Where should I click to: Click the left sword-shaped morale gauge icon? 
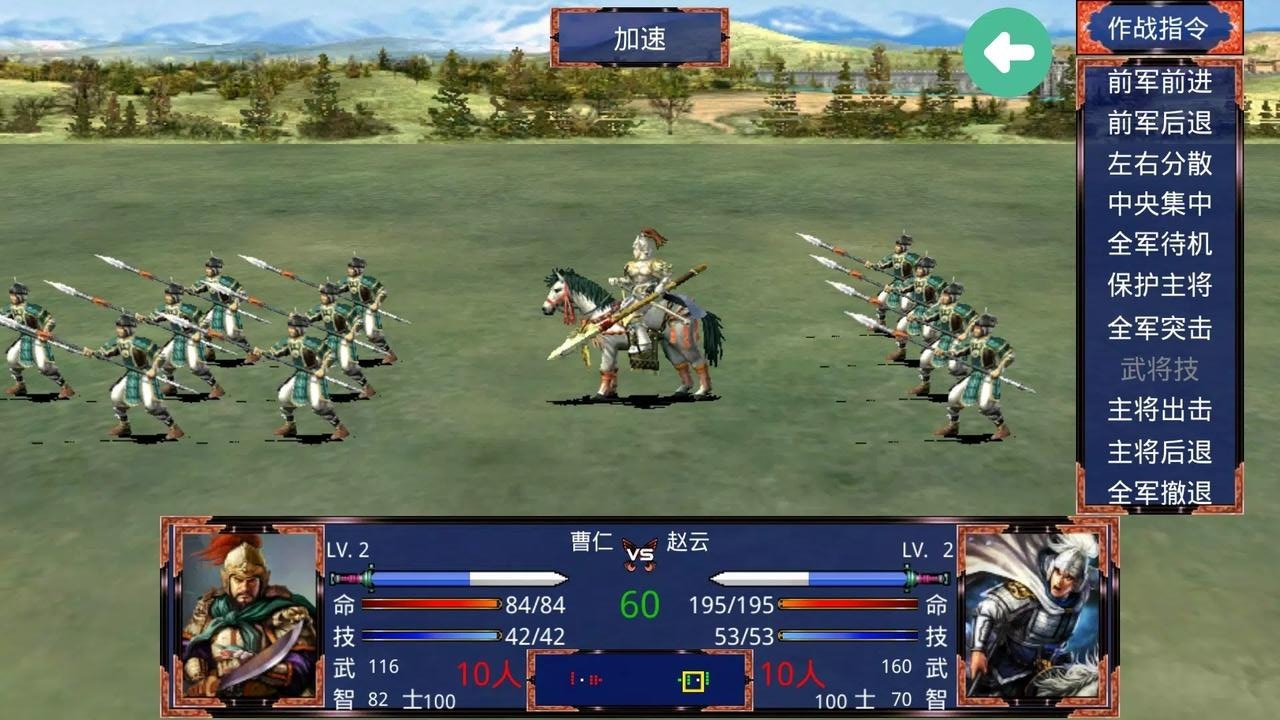coord(450,577)
